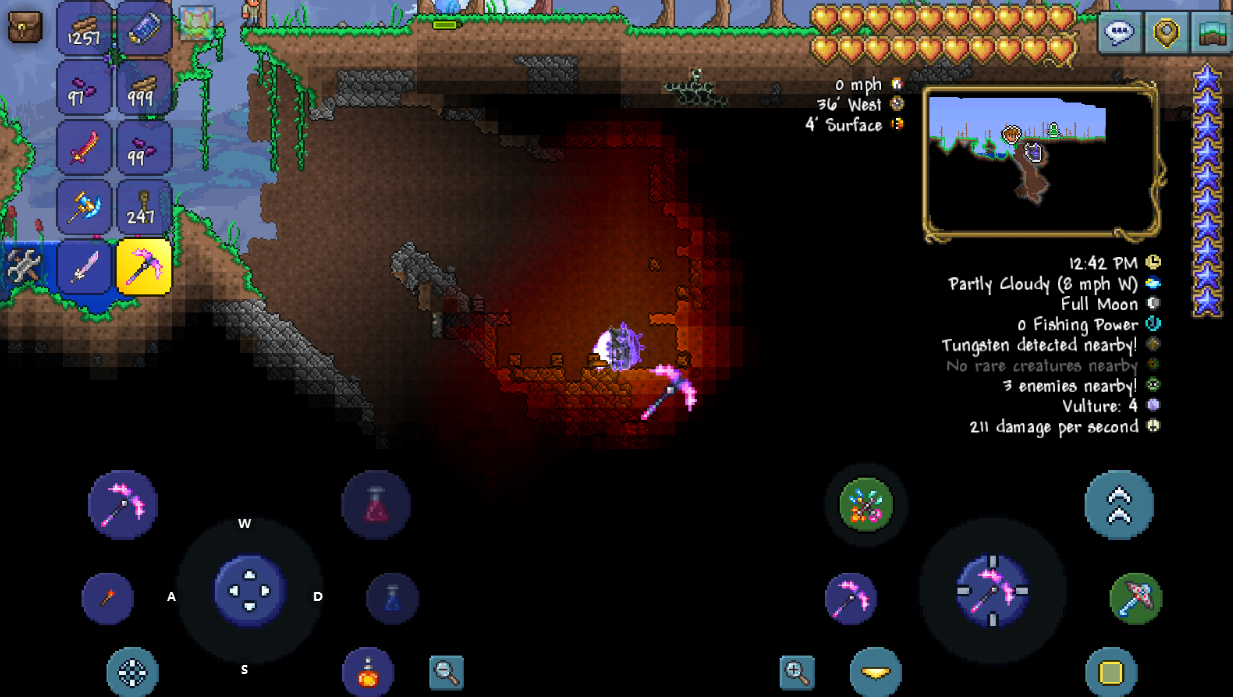Use the blue mana potion quick button
The height and width of the screenshot is (697, 1233).
(392, 598)
